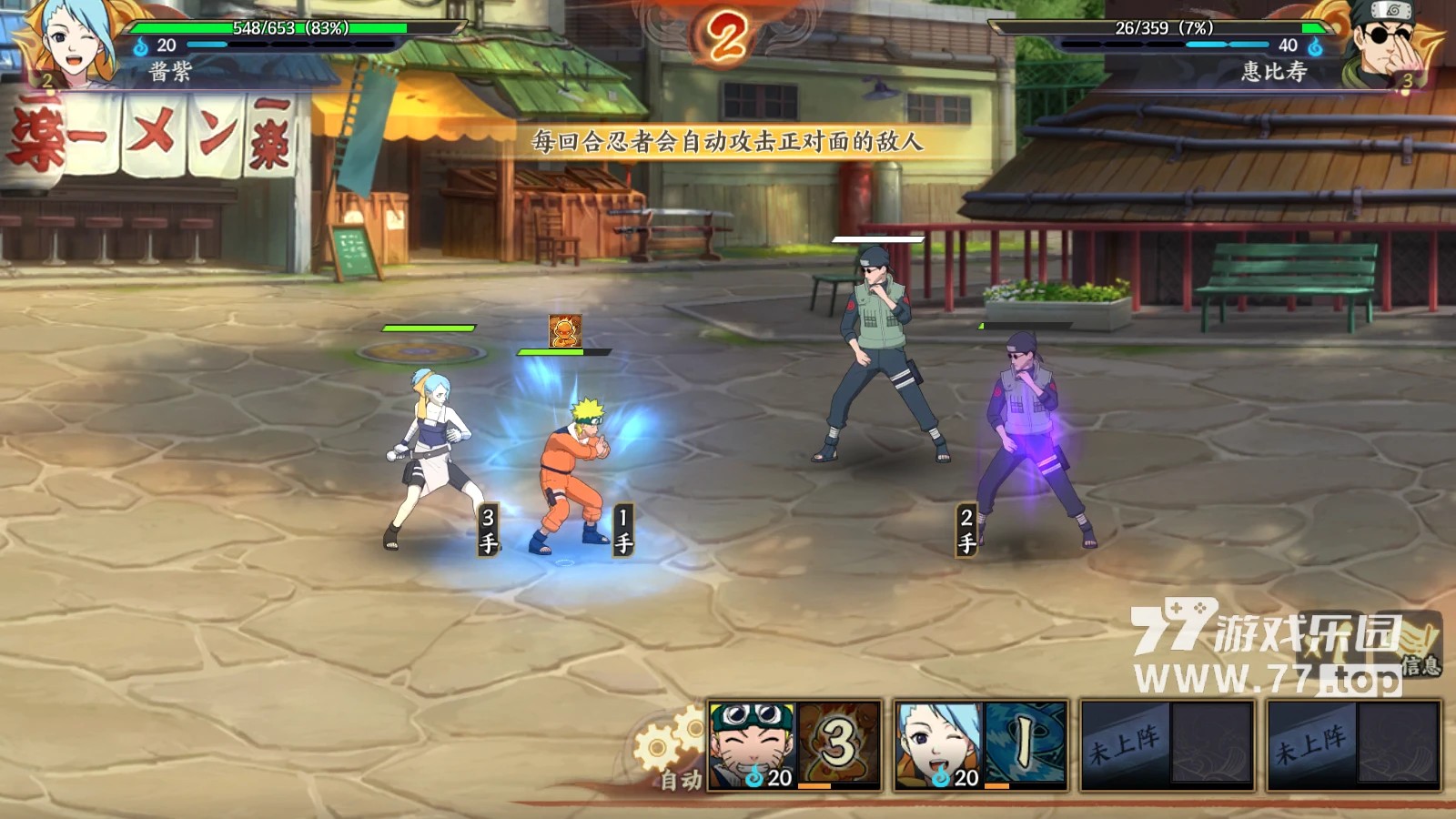Click the crossed-swords button beside 信息

point(1331,642)
